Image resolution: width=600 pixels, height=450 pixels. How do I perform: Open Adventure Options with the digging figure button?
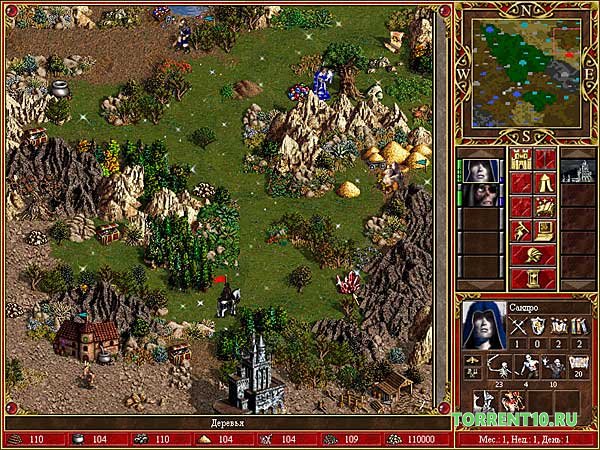pyautogui.click(x=520, y=231)
